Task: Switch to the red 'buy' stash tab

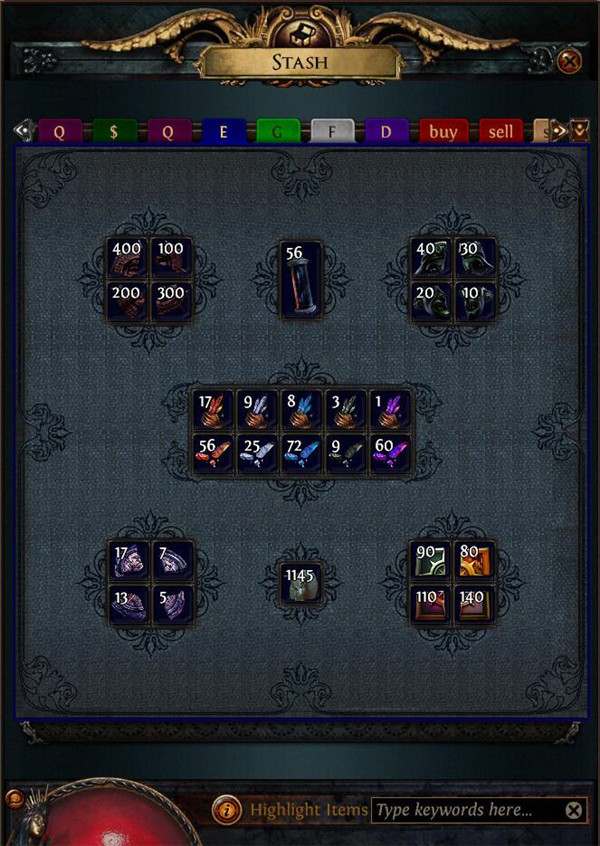Action: coord(443,132)
